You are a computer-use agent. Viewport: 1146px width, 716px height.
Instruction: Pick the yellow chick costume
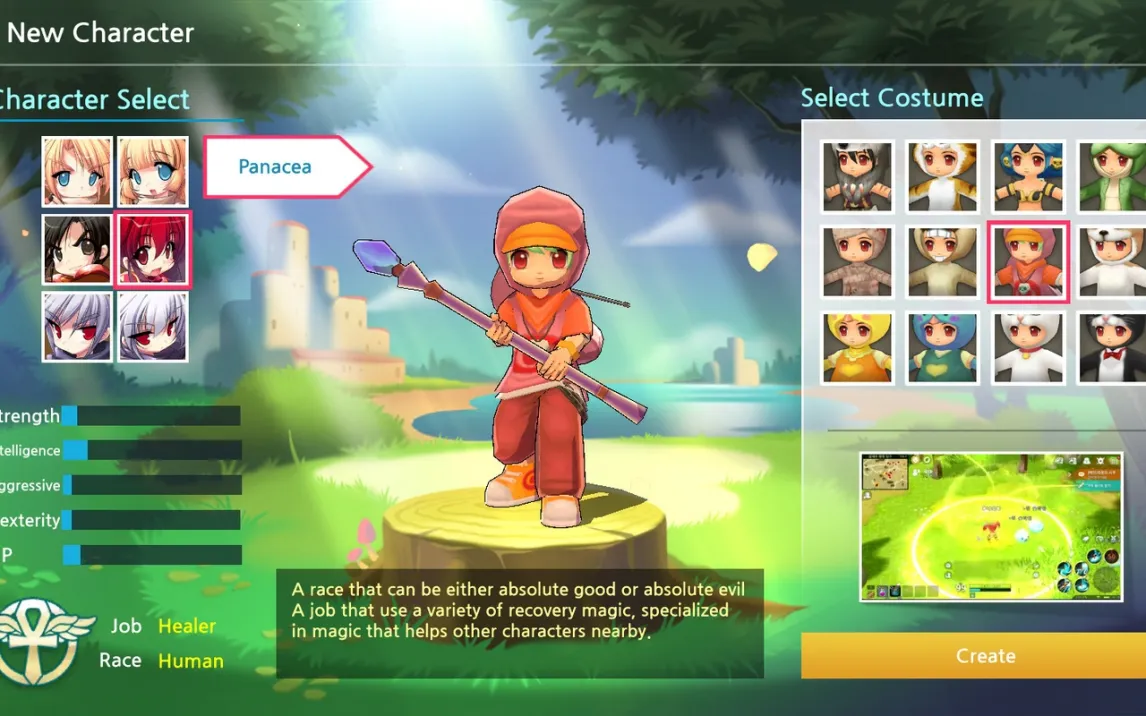point(857,347)
